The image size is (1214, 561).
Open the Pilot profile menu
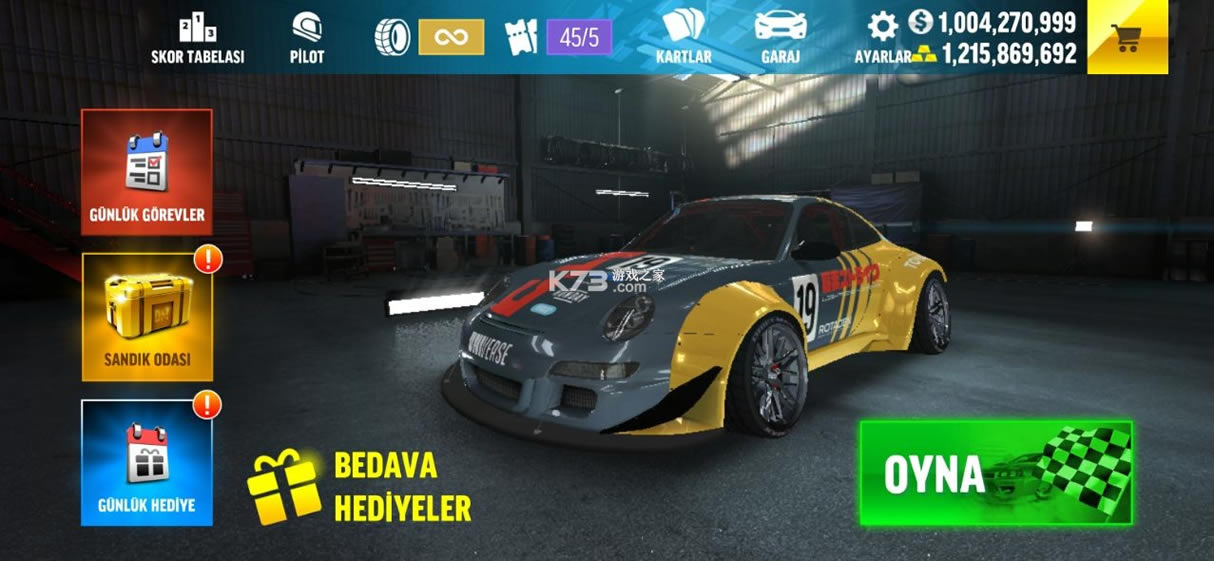[x=307, y=39]
